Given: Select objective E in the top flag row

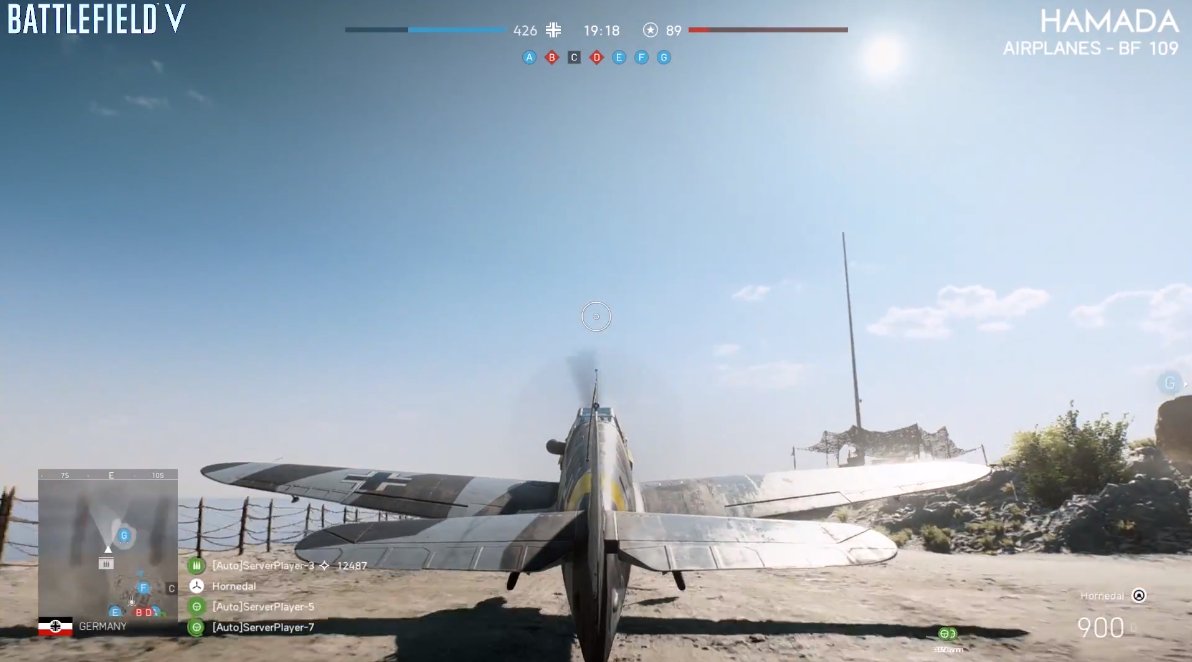Looking at the screenshot, I should coord(619,57).
